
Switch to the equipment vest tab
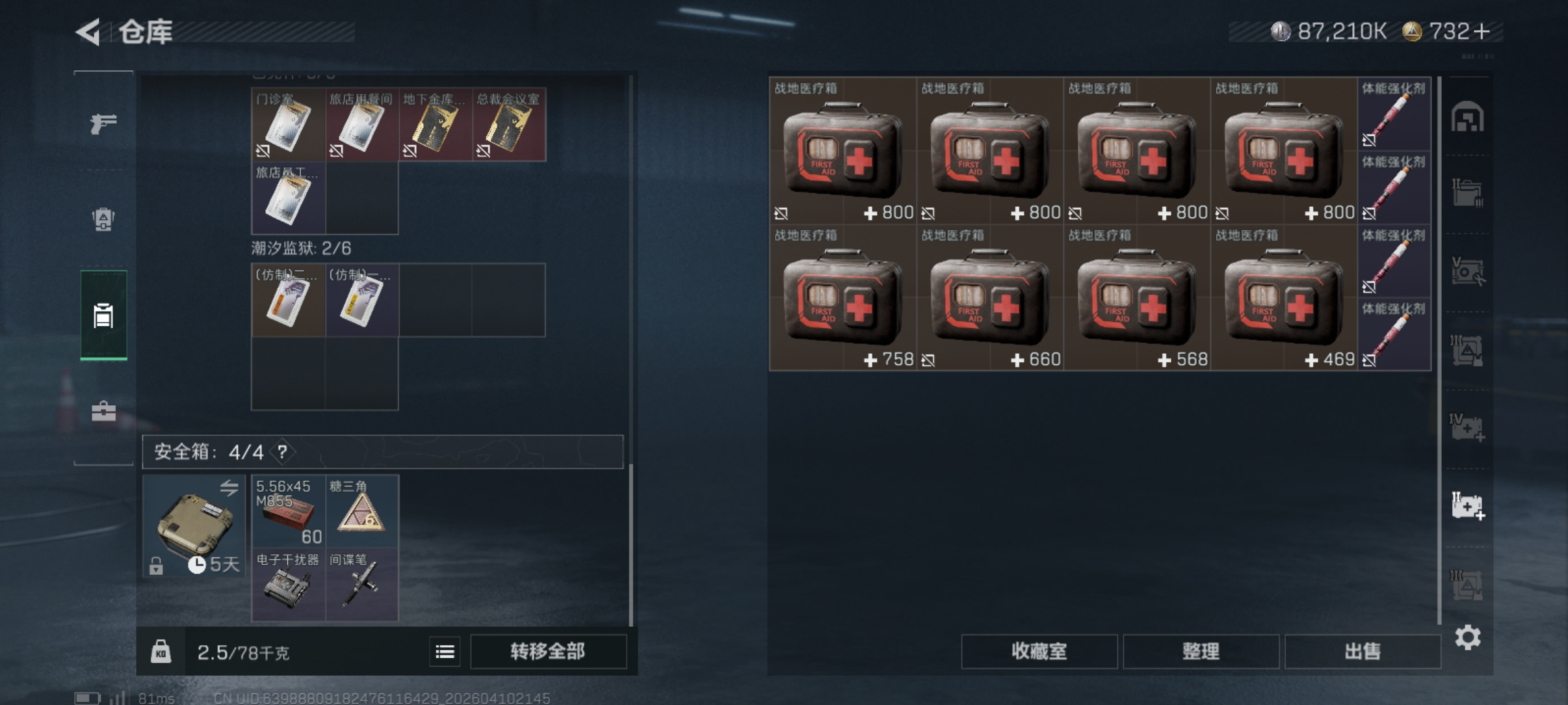click(x=103, y=220)
